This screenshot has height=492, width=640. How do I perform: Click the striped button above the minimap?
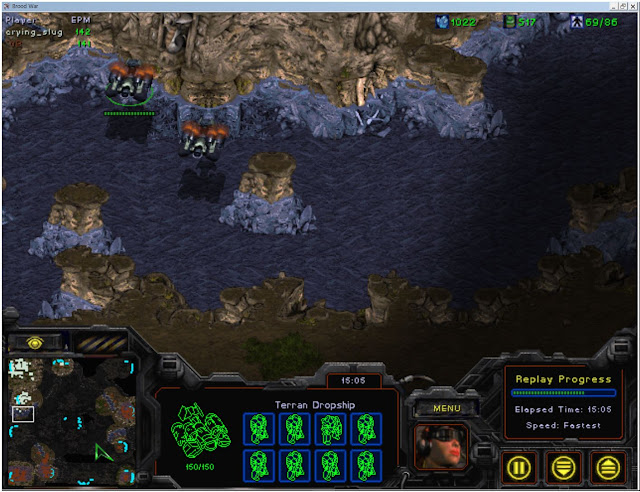(98, 342)
